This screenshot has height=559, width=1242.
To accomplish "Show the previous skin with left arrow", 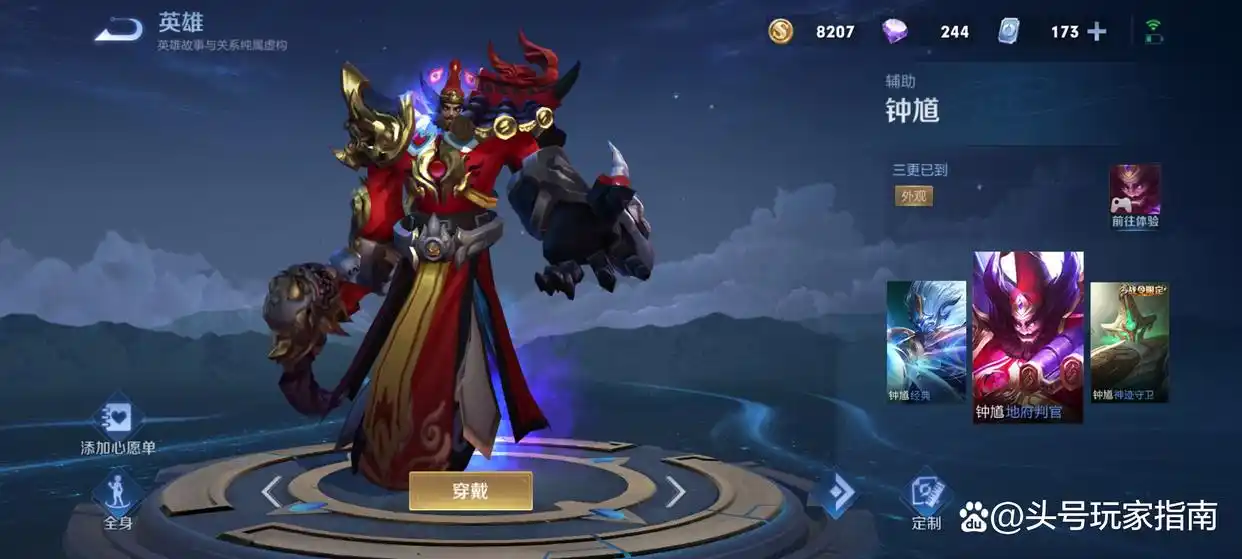I will (x=271, y=491).
